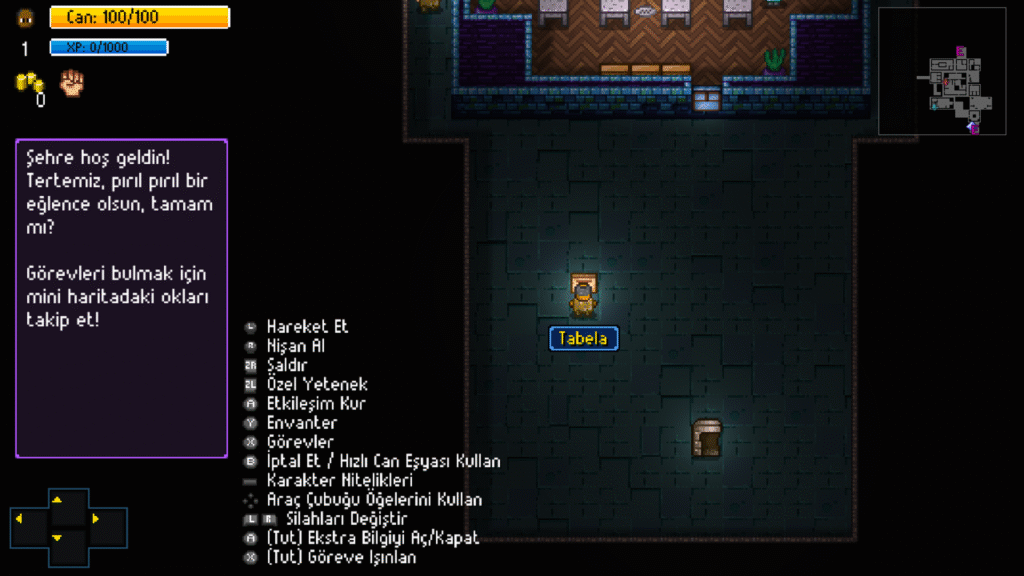This screenshot has width=1024, height=576.
Task: Click the character head portrait icon
Action: point(26,17)
